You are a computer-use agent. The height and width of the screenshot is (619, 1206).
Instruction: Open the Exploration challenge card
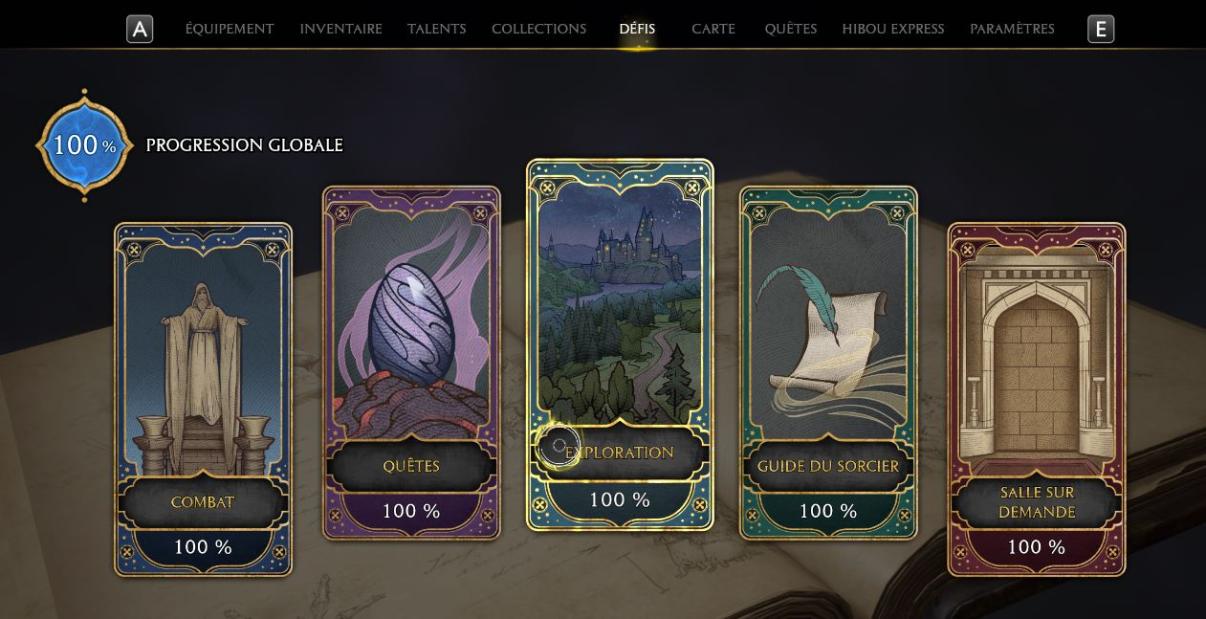620,344
